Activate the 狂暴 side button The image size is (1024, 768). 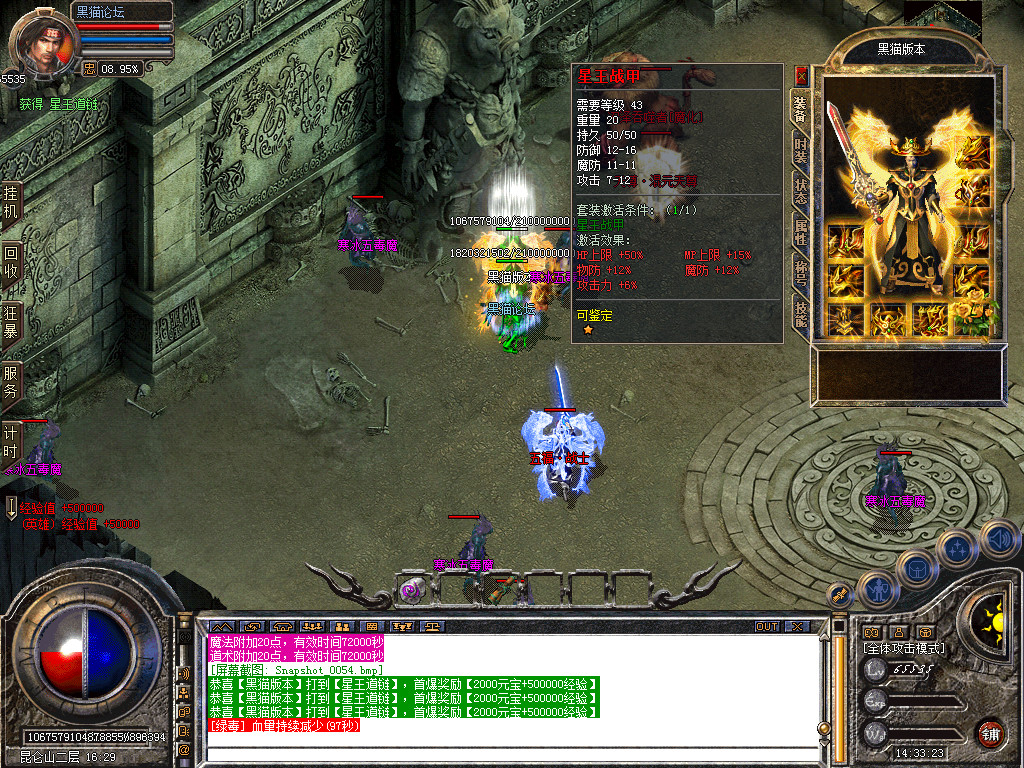coord(11,323)
